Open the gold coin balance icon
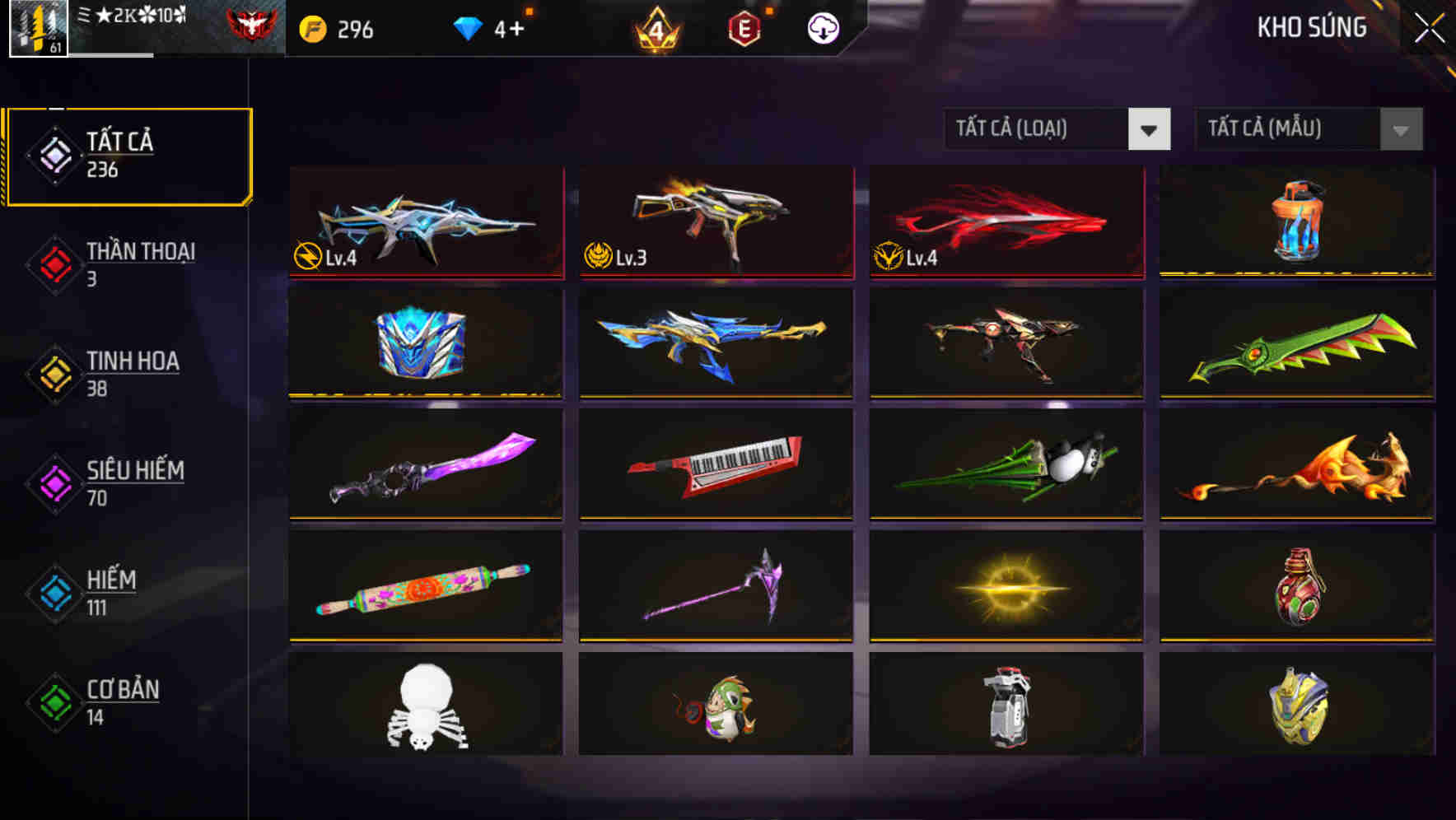The image size is (1456, 820). [314, 27]
